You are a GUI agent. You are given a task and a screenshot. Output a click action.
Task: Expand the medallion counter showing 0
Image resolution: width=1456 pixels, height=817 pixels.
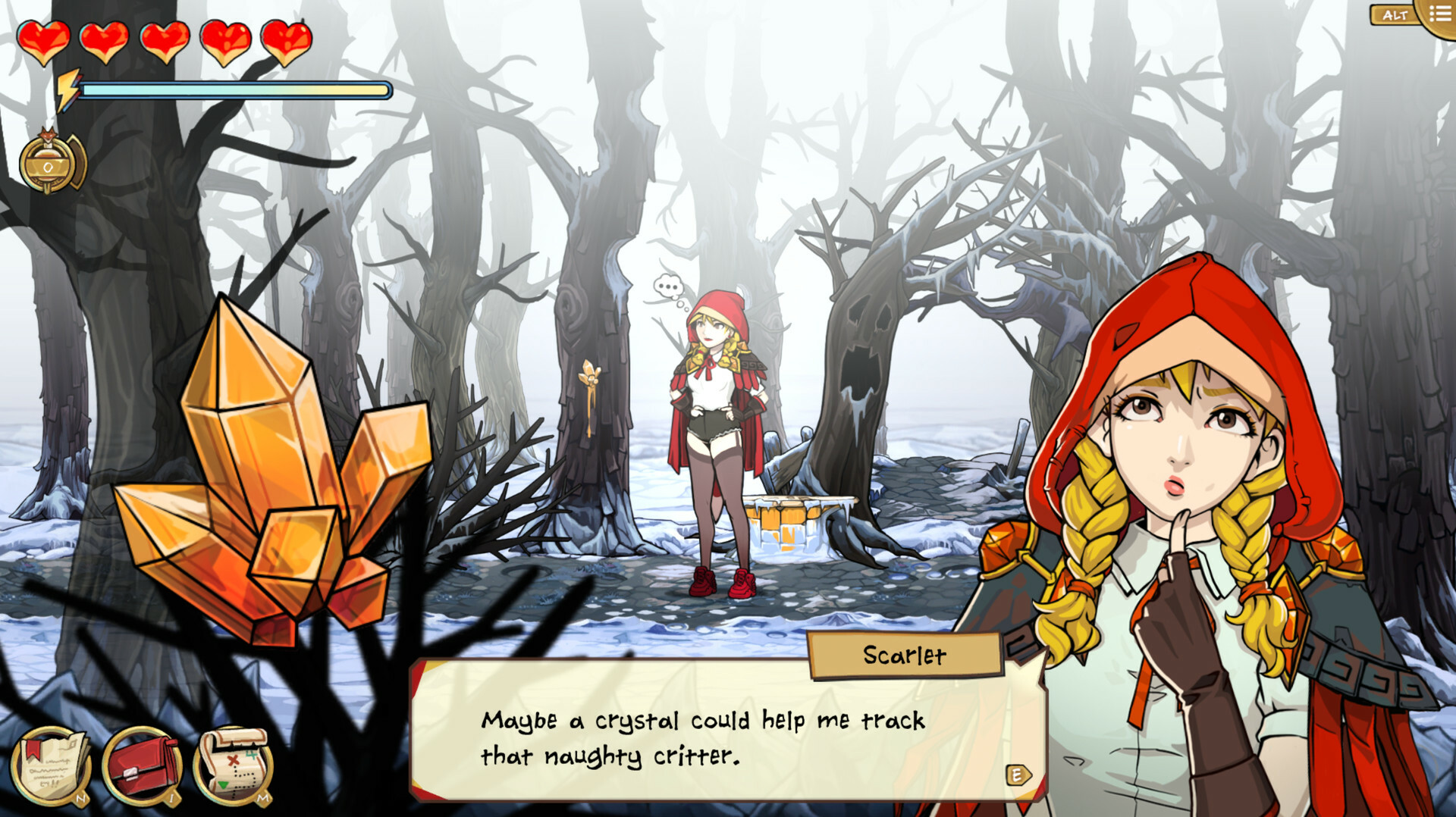coord(50,161)
